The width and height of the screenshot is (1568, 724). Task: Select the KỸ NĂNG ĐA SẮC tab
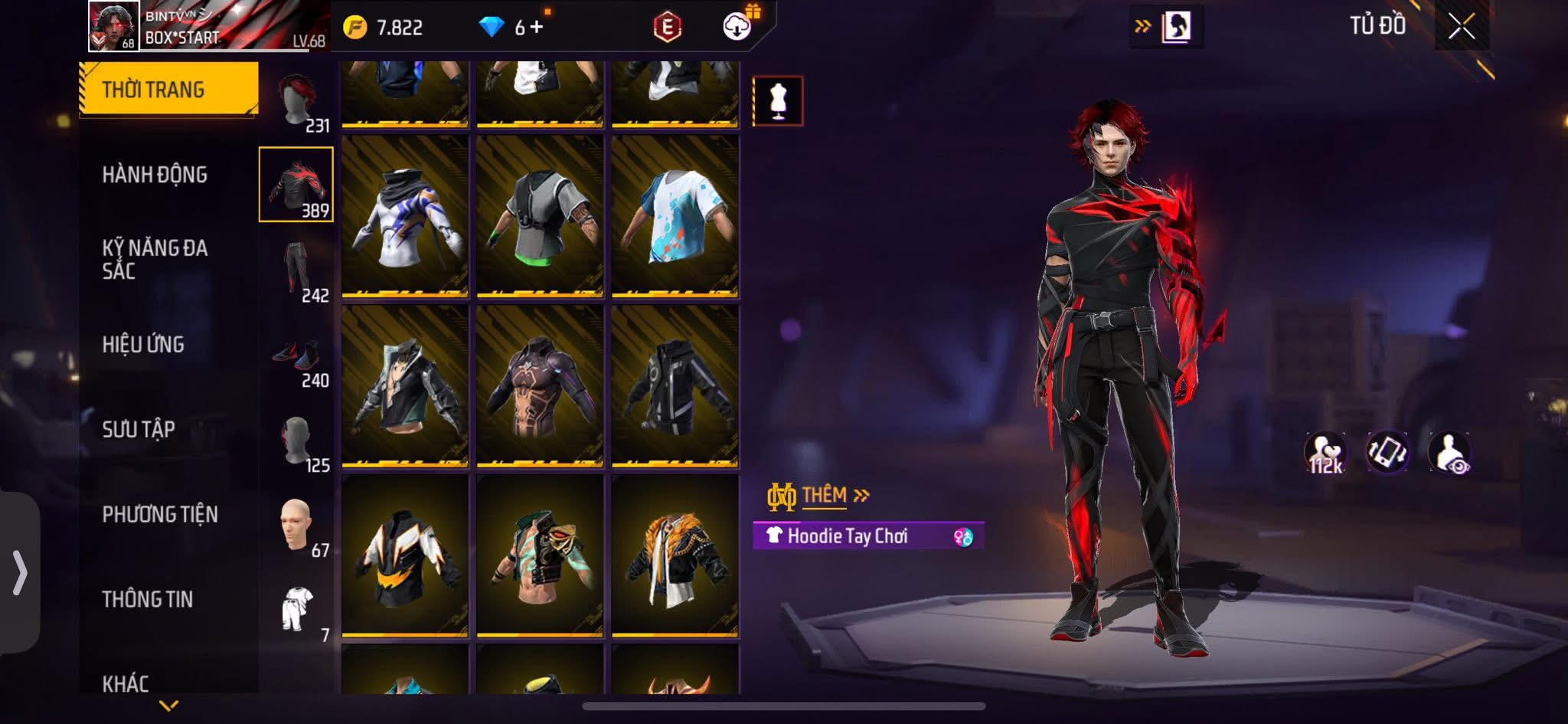click(155, 259)
